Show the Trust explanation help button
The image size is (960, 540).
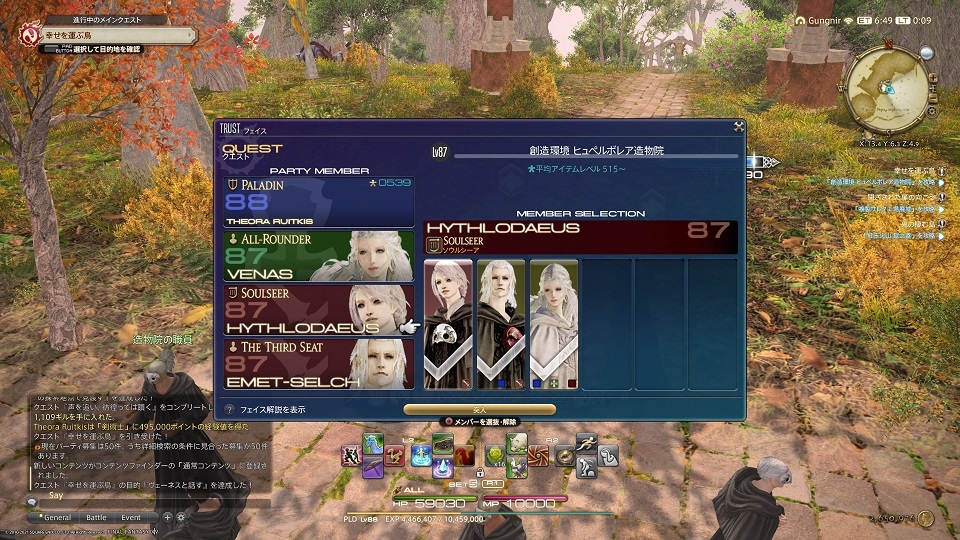click(x=231, y=409)
